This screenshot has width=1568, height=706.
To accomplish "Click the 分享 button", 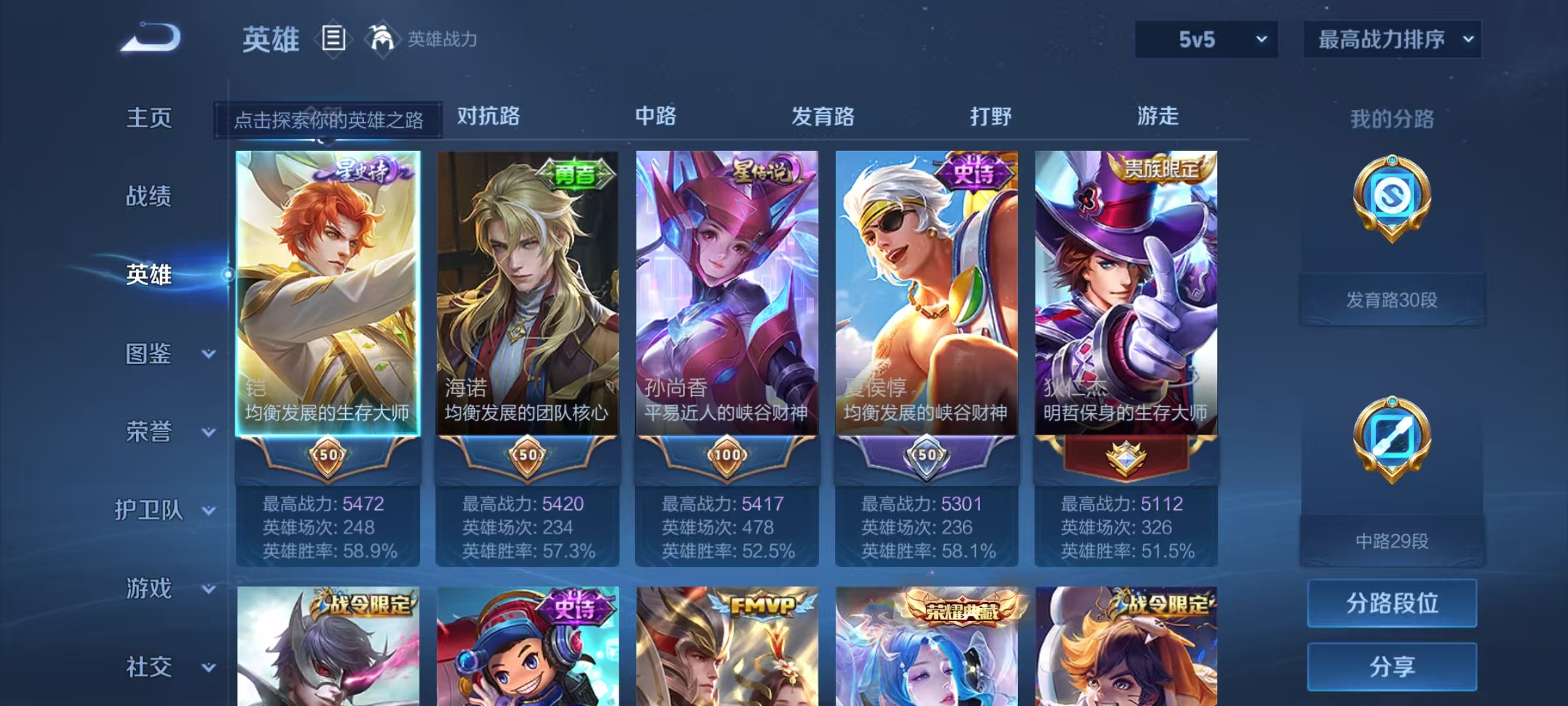I will [x=1392, y=666].
